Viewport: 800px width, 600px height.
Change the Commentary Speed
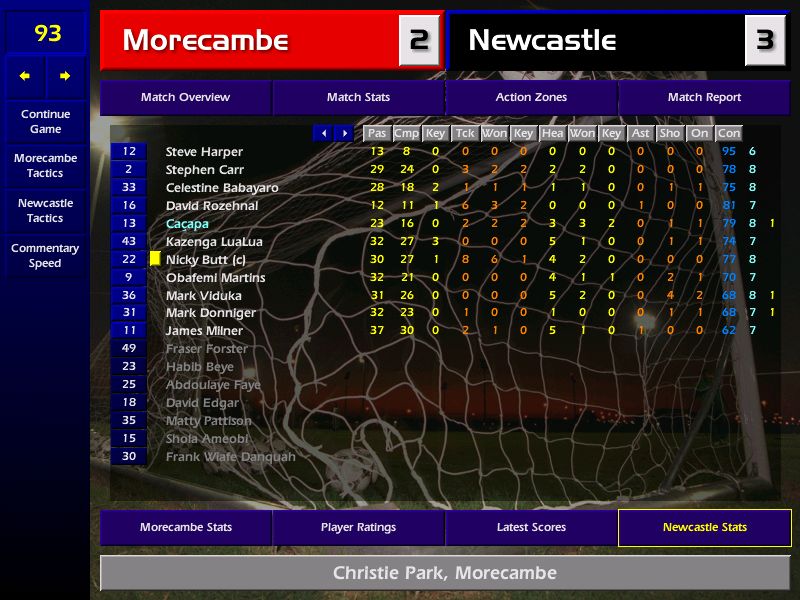pyautogui.click(x=45, y=255)
